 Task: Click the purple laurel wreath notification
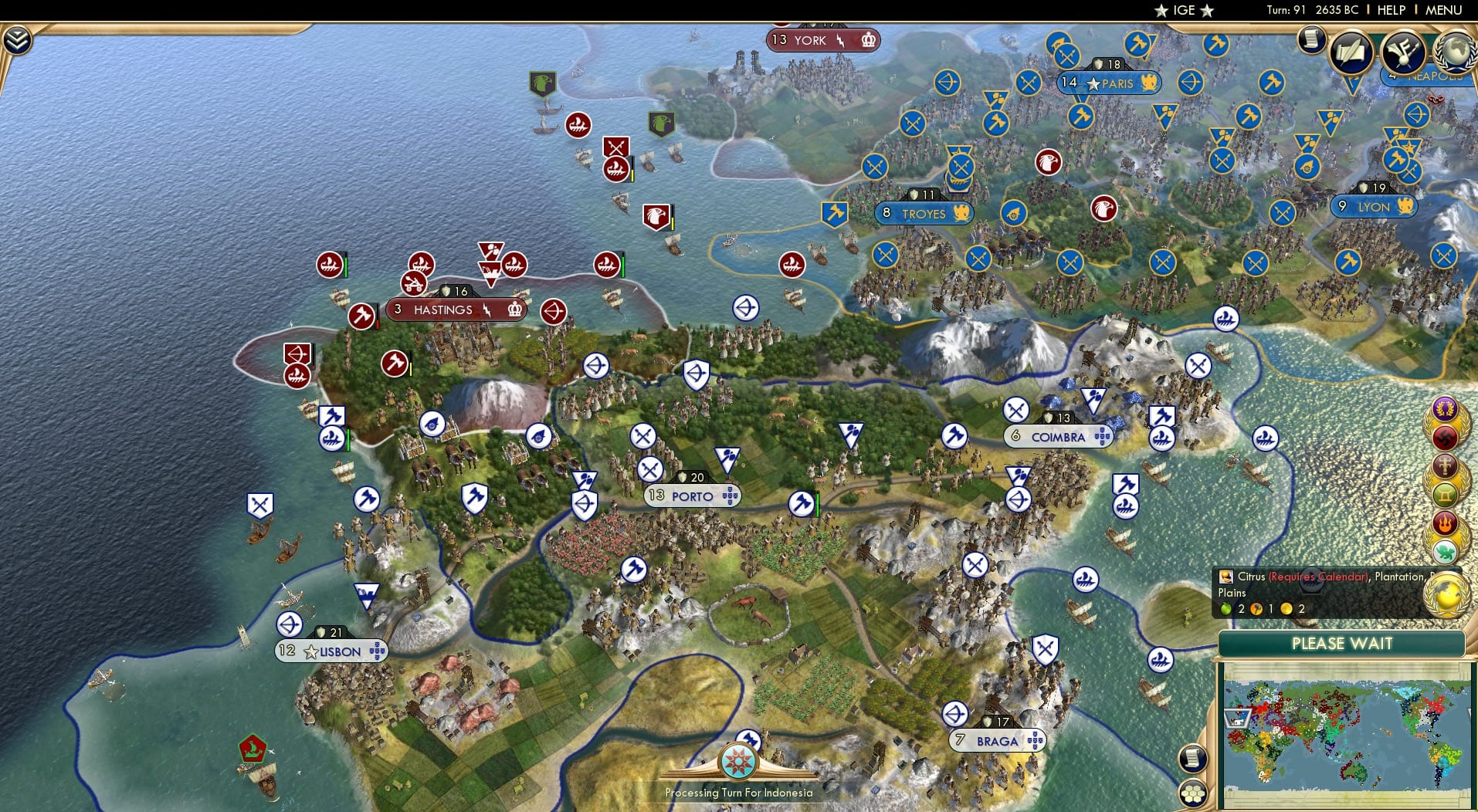coord(1444,409)
